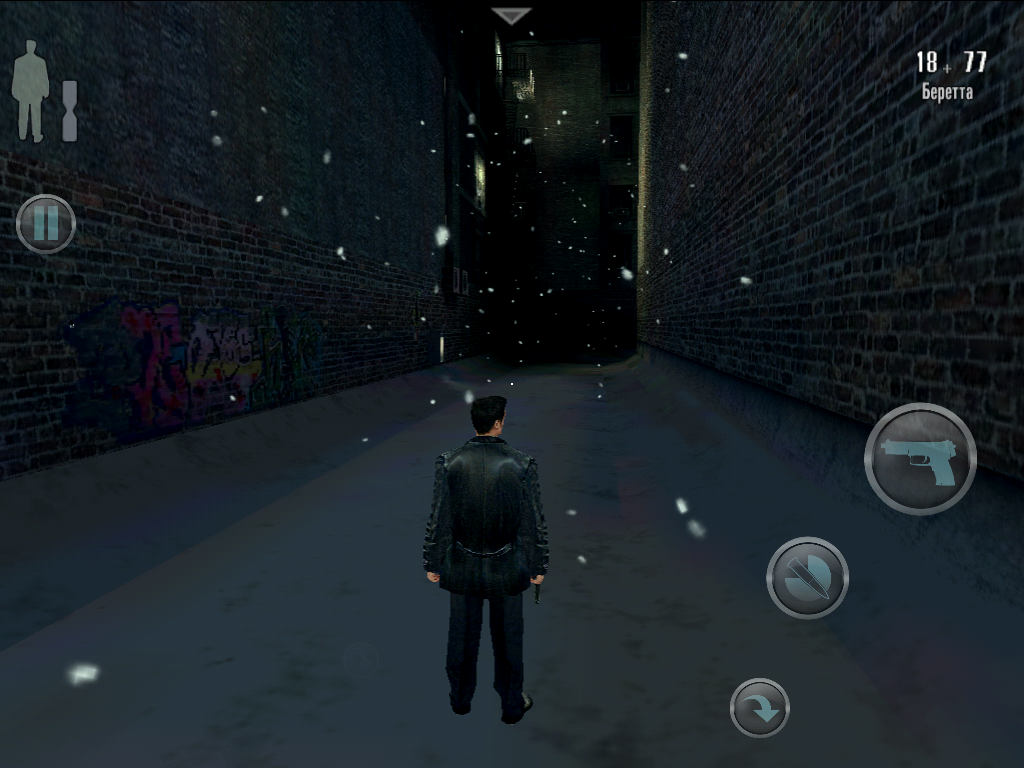Fire the Beretta with the pistol button
The height and width of the screenshot is (768, 1024).
point(920,459)
